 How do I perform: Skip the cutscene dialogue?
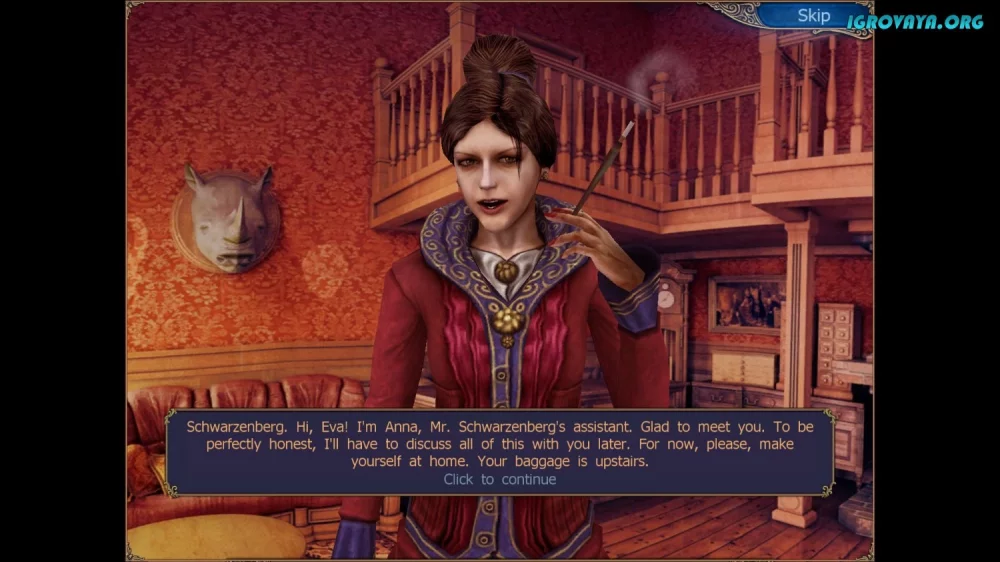point(813,15)
